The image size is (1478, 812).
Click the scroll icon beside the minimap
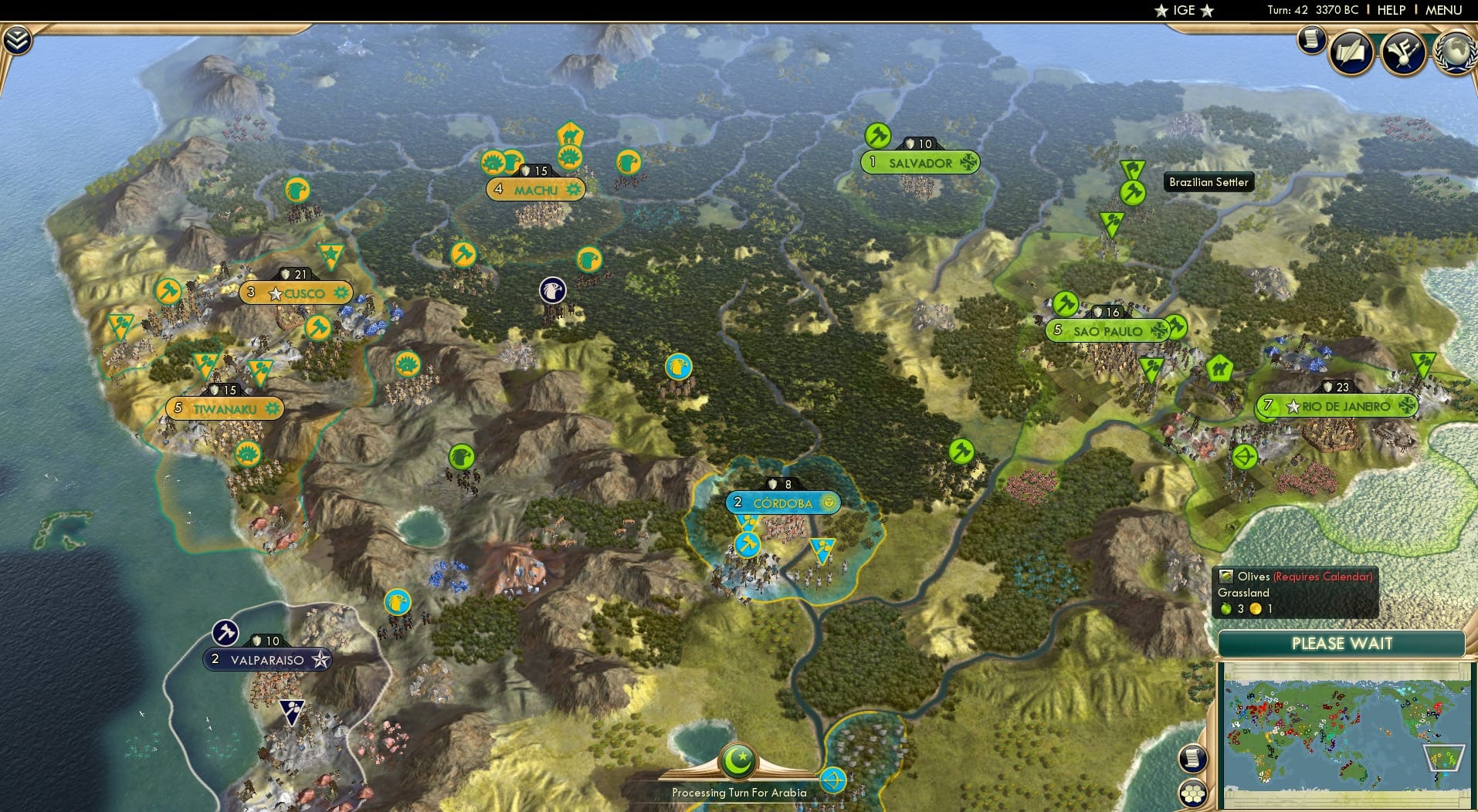[x=1192, y=759]
